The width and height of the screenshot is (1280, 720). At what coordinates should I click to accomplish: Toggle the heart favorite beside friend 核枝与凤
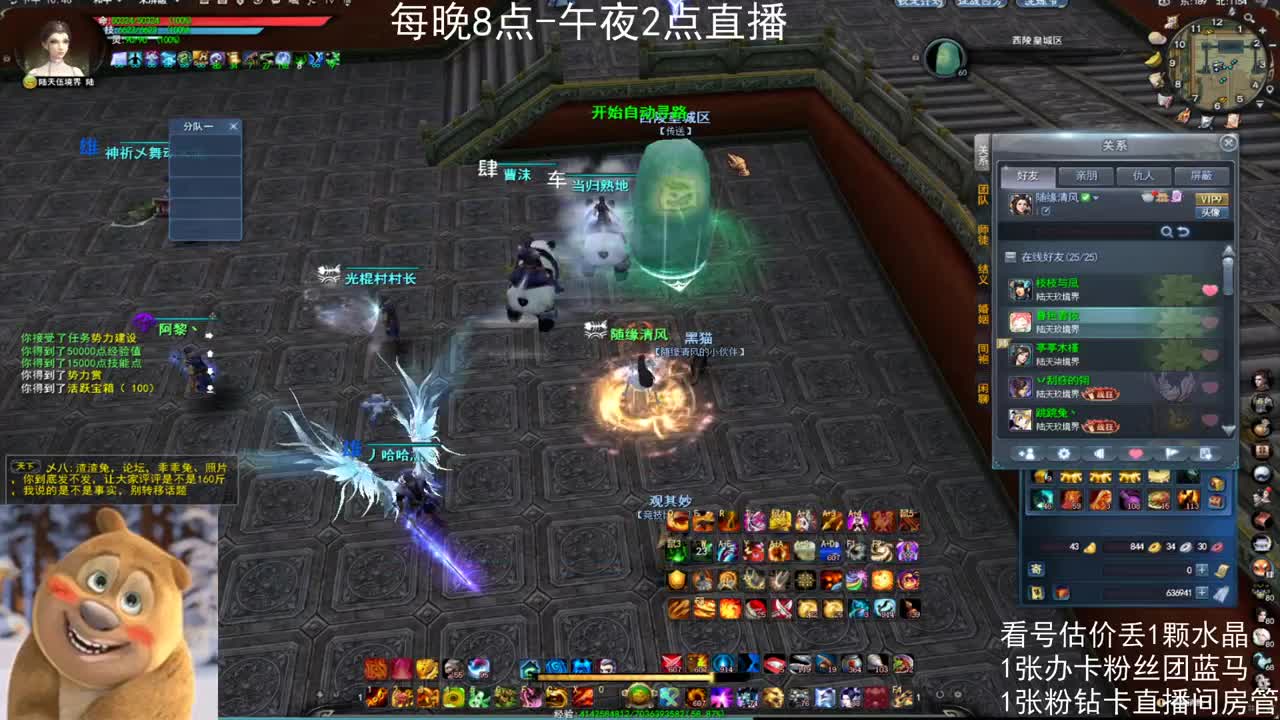[1208, 290]
